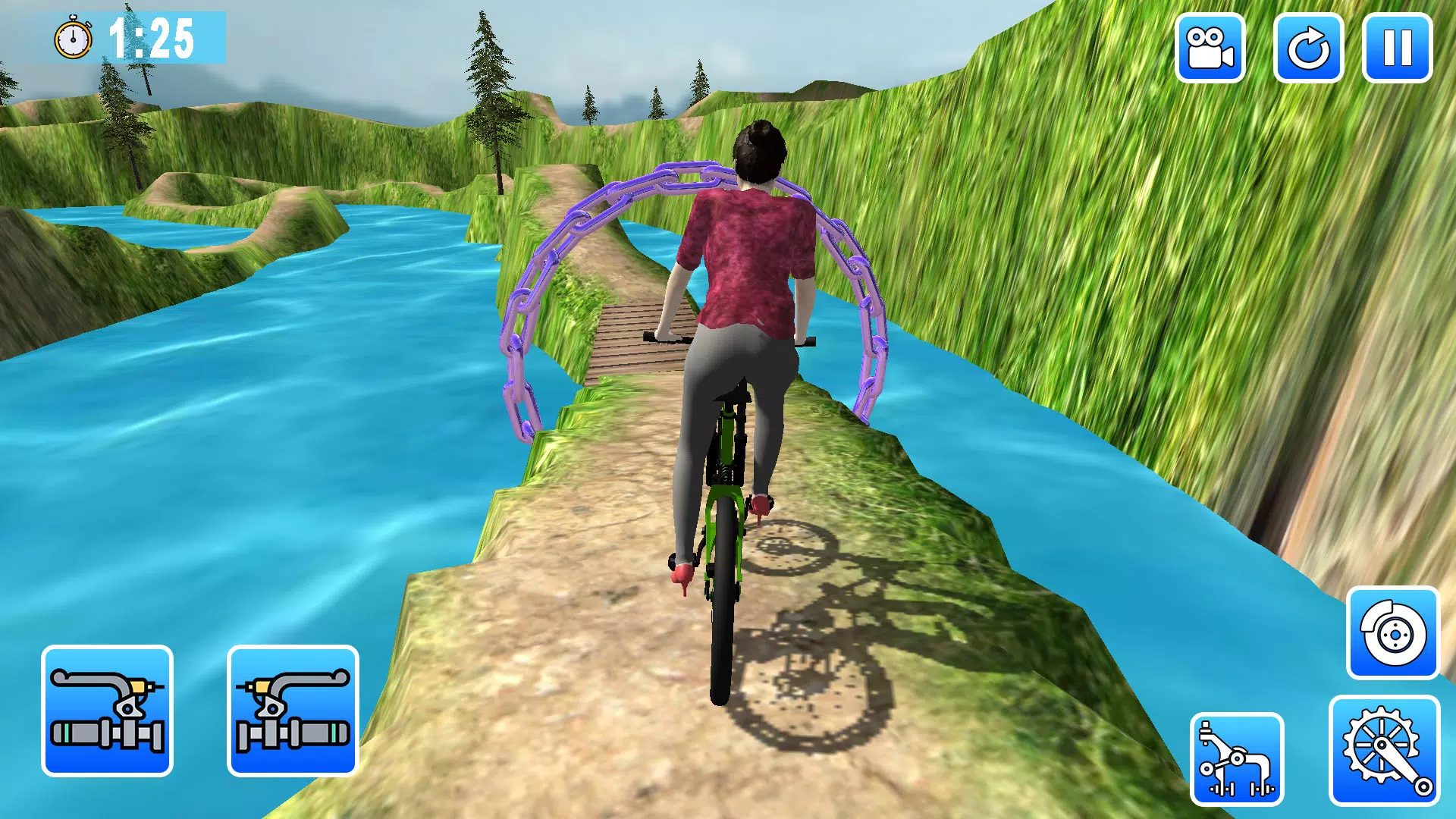Tap the stopwatch icon beside the timer
The width and height of the screenshot is (1456, 819).
pyautogui.click(x=74, y=36)
